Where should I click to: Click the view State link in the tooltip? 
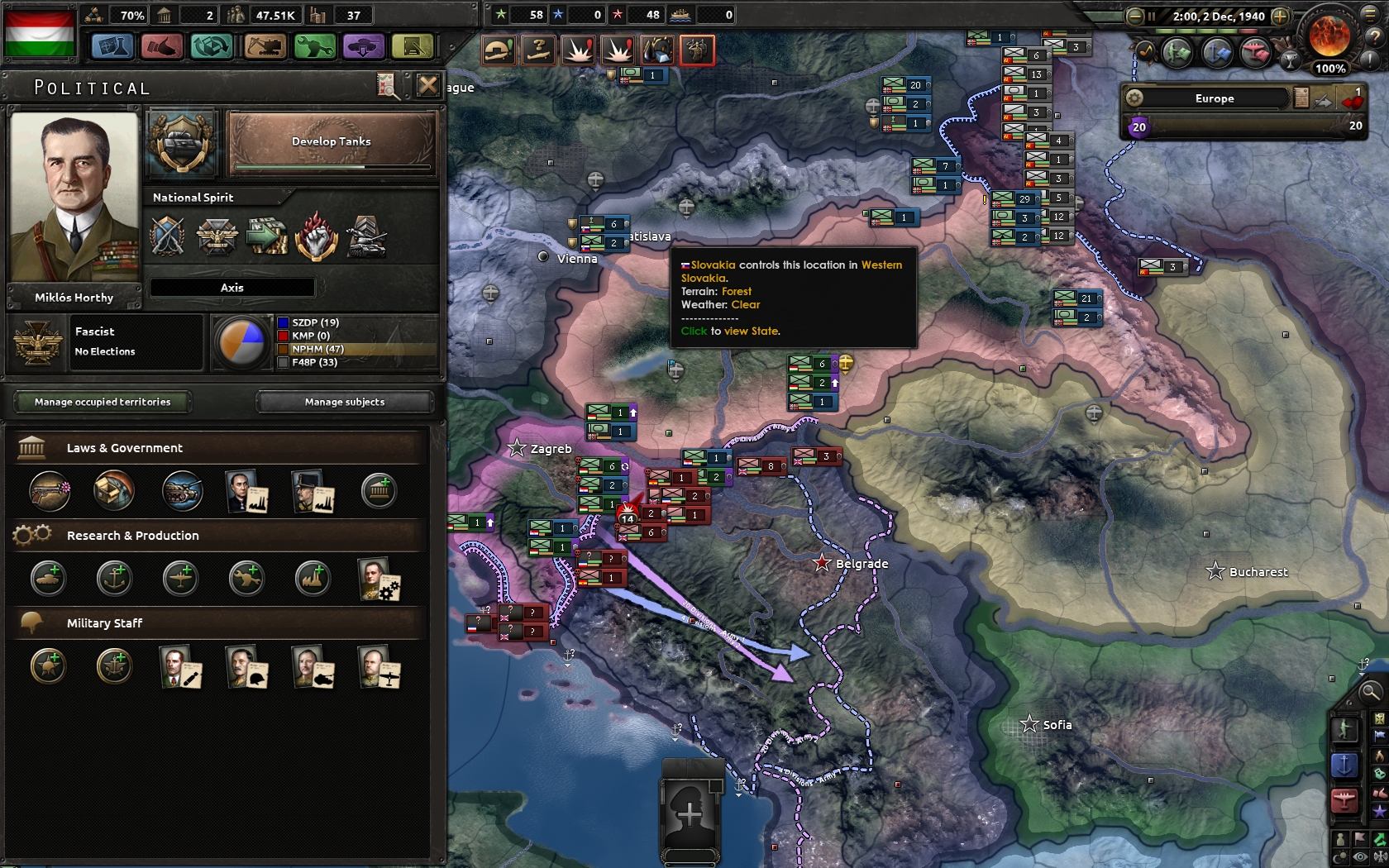[x=751, y=331]
